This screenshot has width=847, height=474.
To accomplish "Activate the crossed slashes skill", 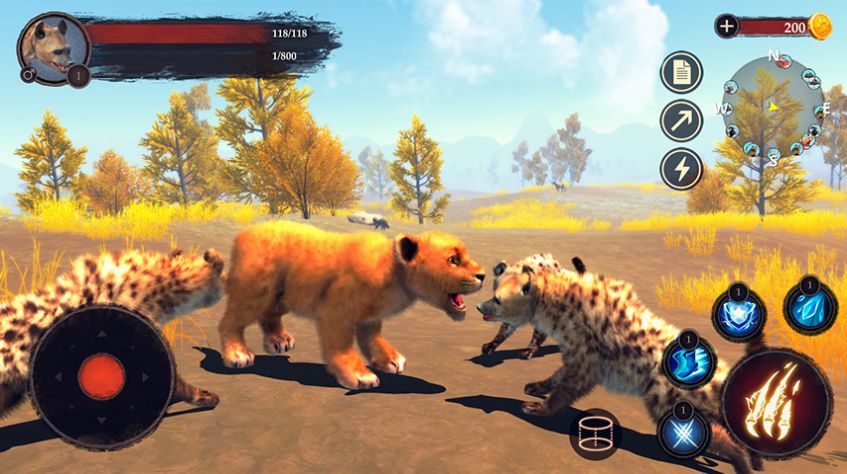I will (x=684, y=432).
